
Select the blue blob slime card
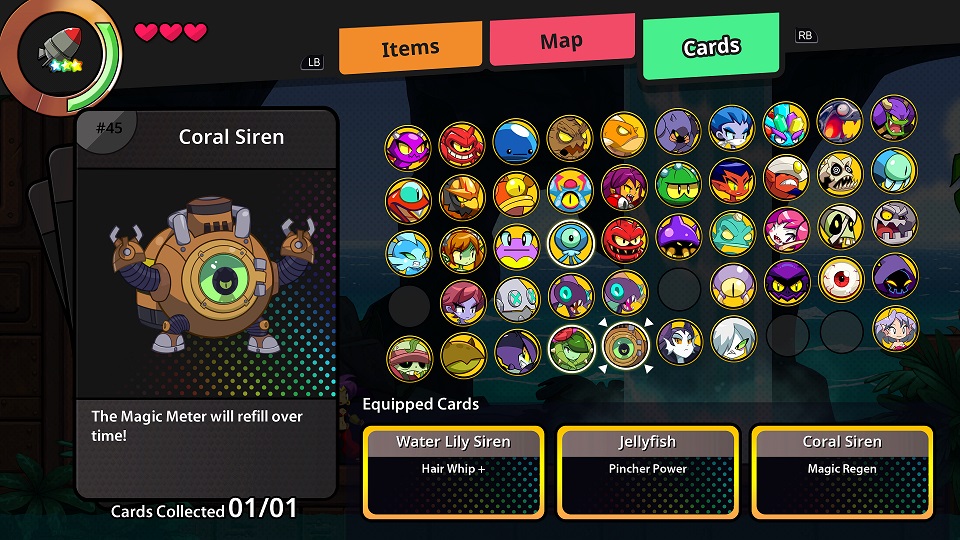point(517,142)
